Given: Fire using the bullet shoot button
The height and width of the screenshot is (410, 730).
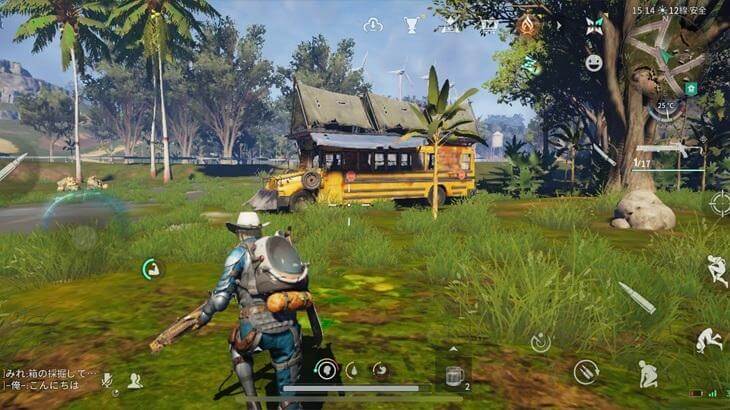Looking at the screenshot, I should pyautogui.click(x=636, y=297).
